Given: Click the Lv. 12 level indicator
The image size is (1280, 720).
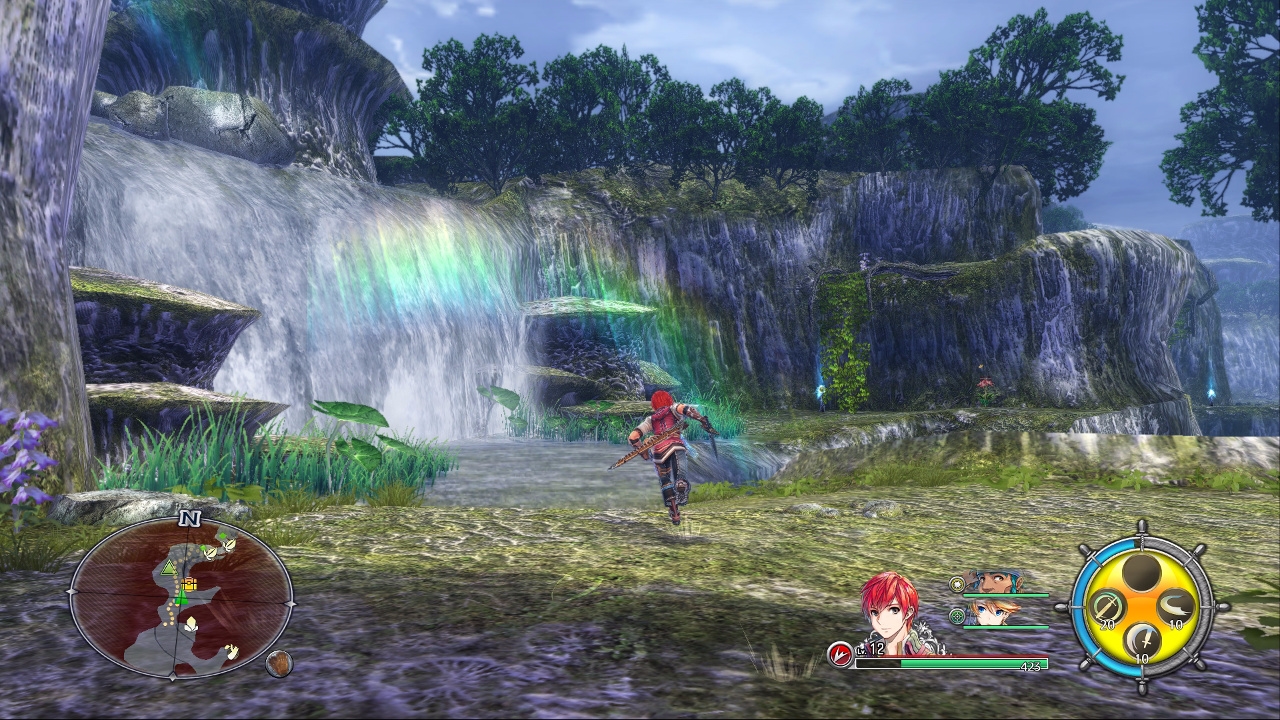Looking at the screenshot, I should (869, 650).
